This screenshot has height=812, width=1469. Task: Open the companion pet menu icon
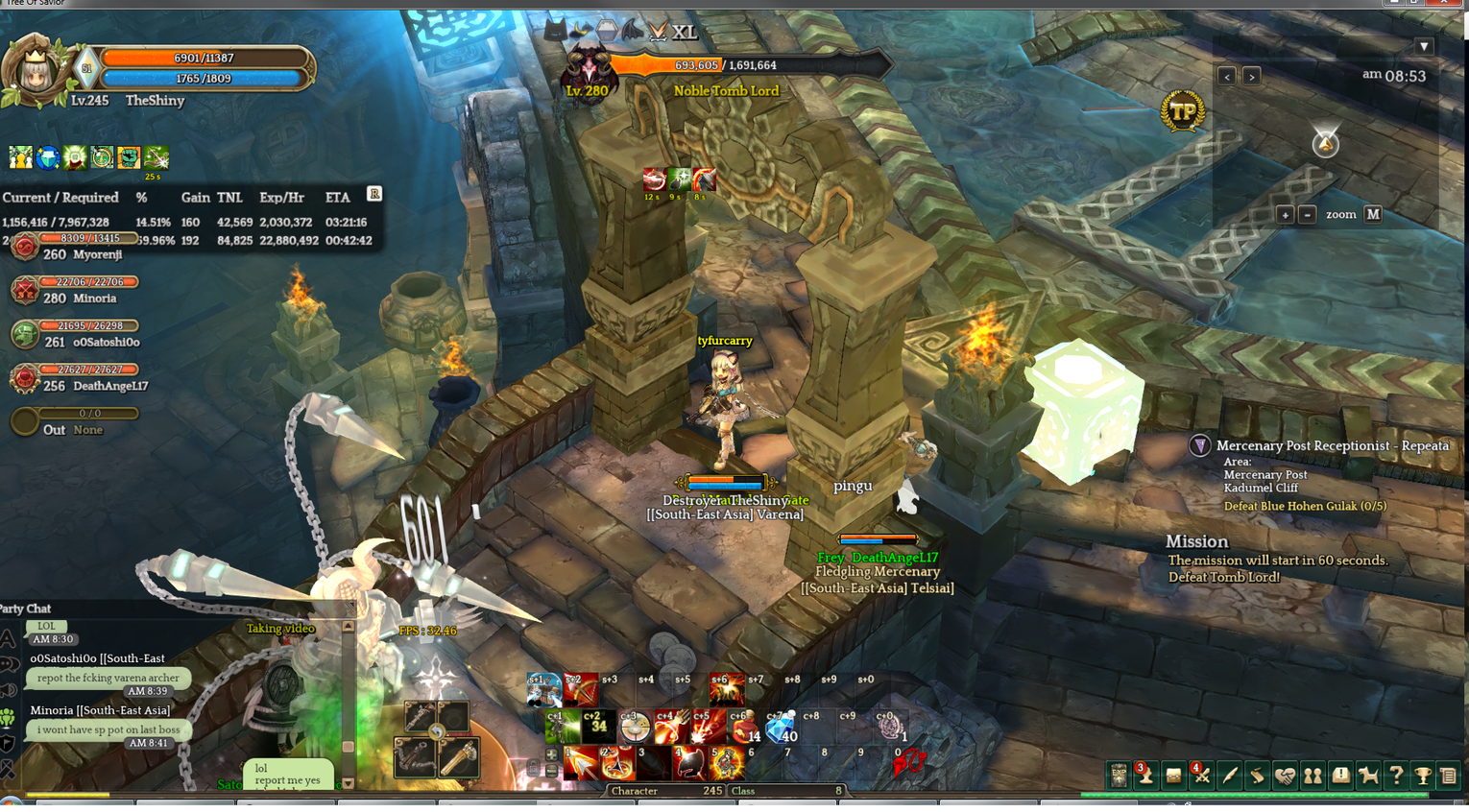click(1368, 776)
